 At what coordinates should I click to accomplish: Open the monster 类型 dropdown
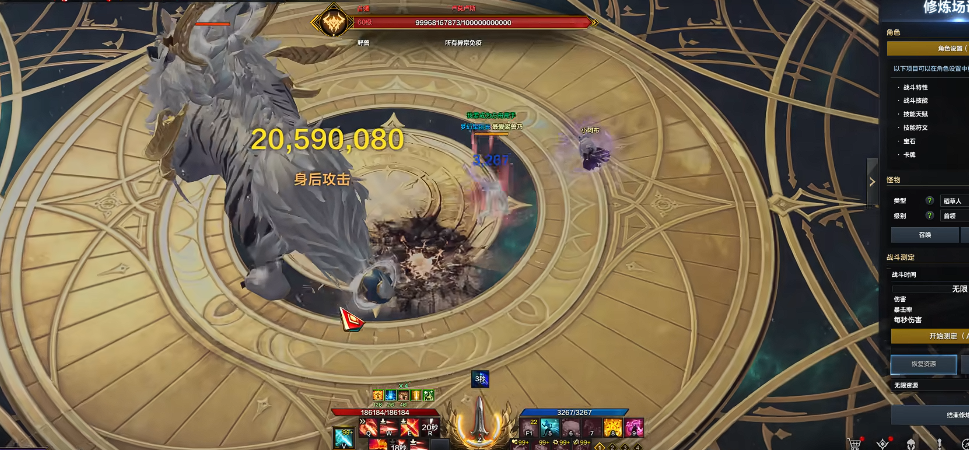coord(954,201)
